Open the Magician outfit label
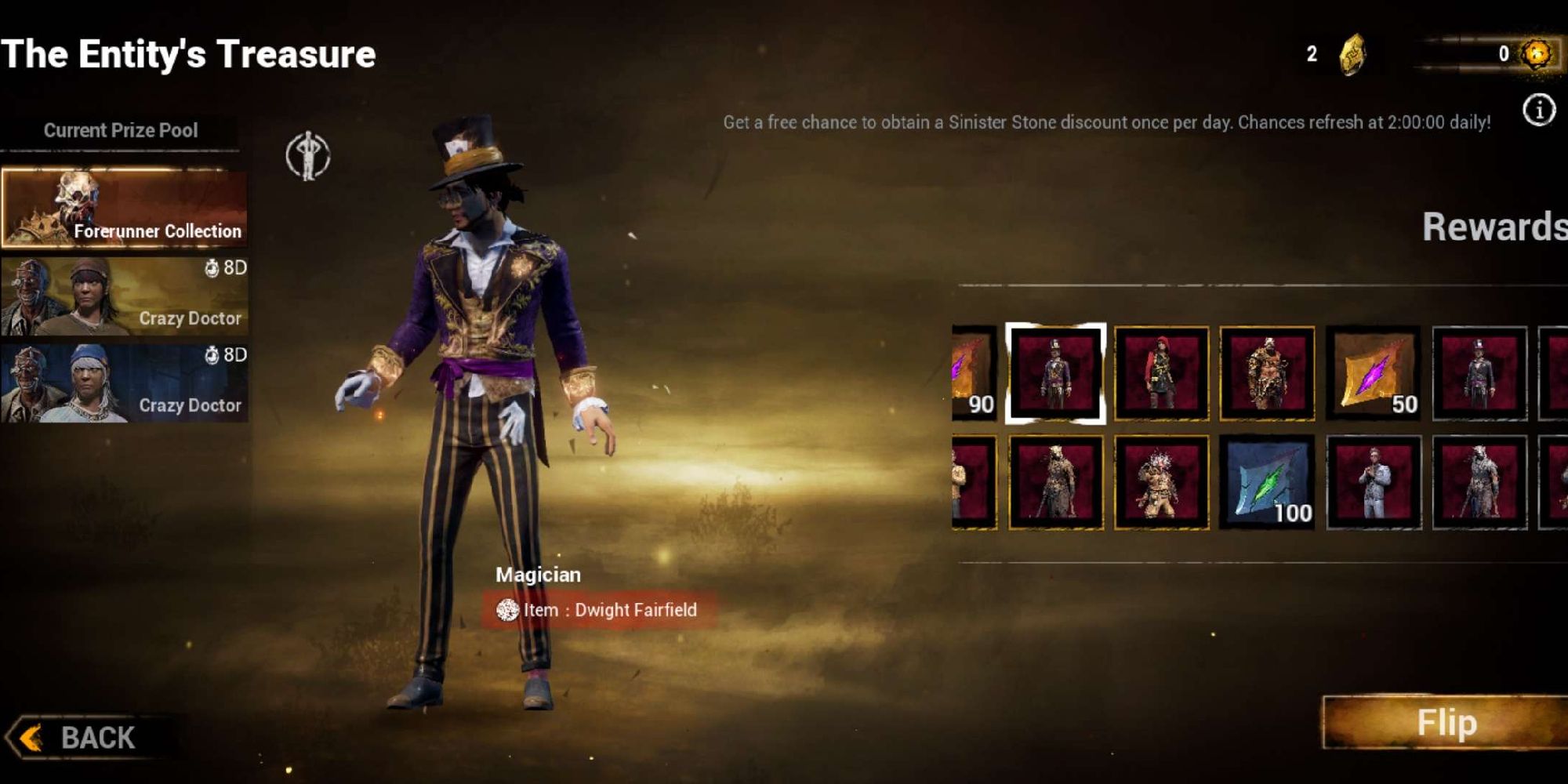 tap(538, 574)
